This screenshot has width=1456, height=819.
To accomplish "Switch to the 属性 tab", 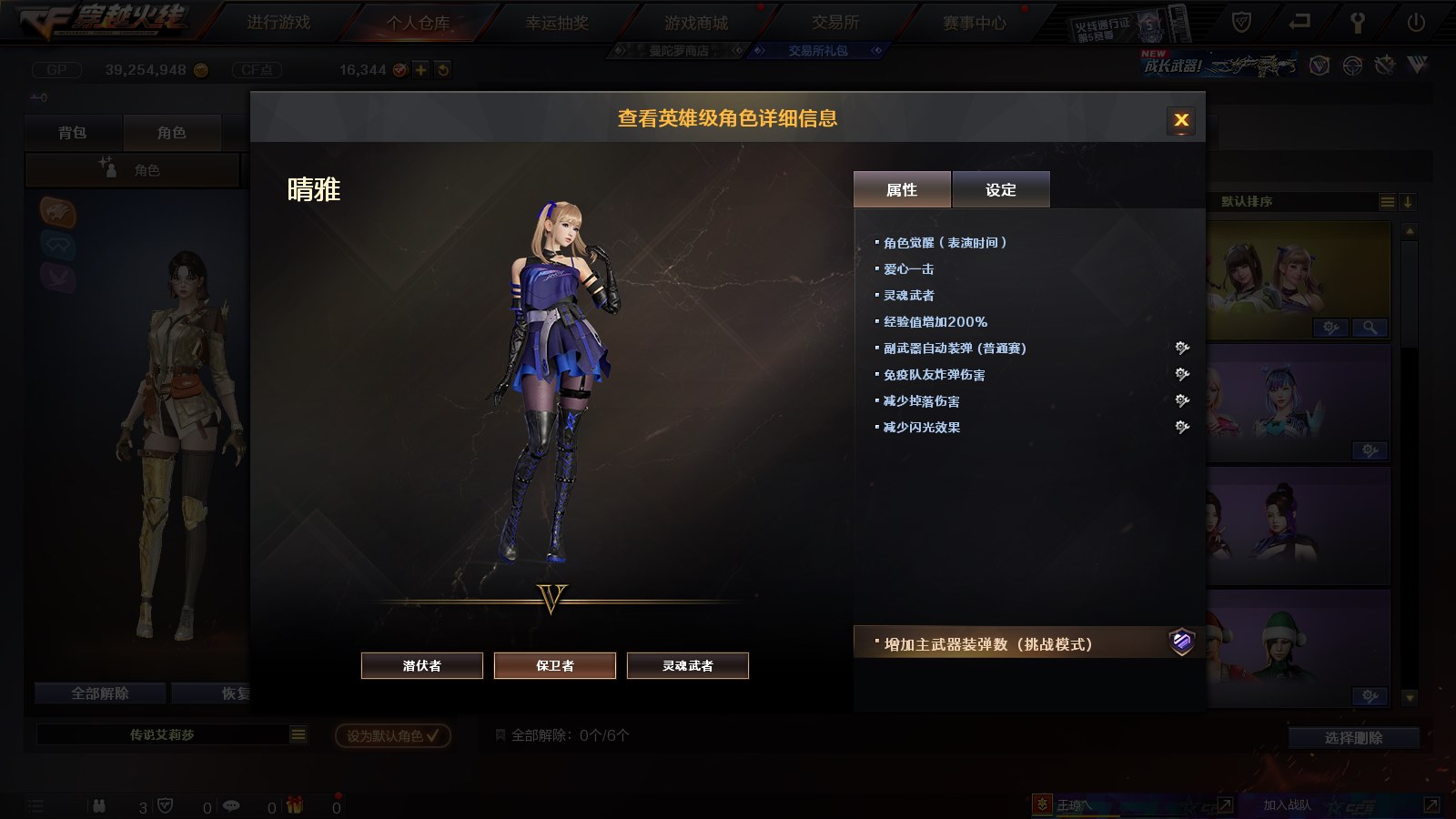I will click(902, 189).
